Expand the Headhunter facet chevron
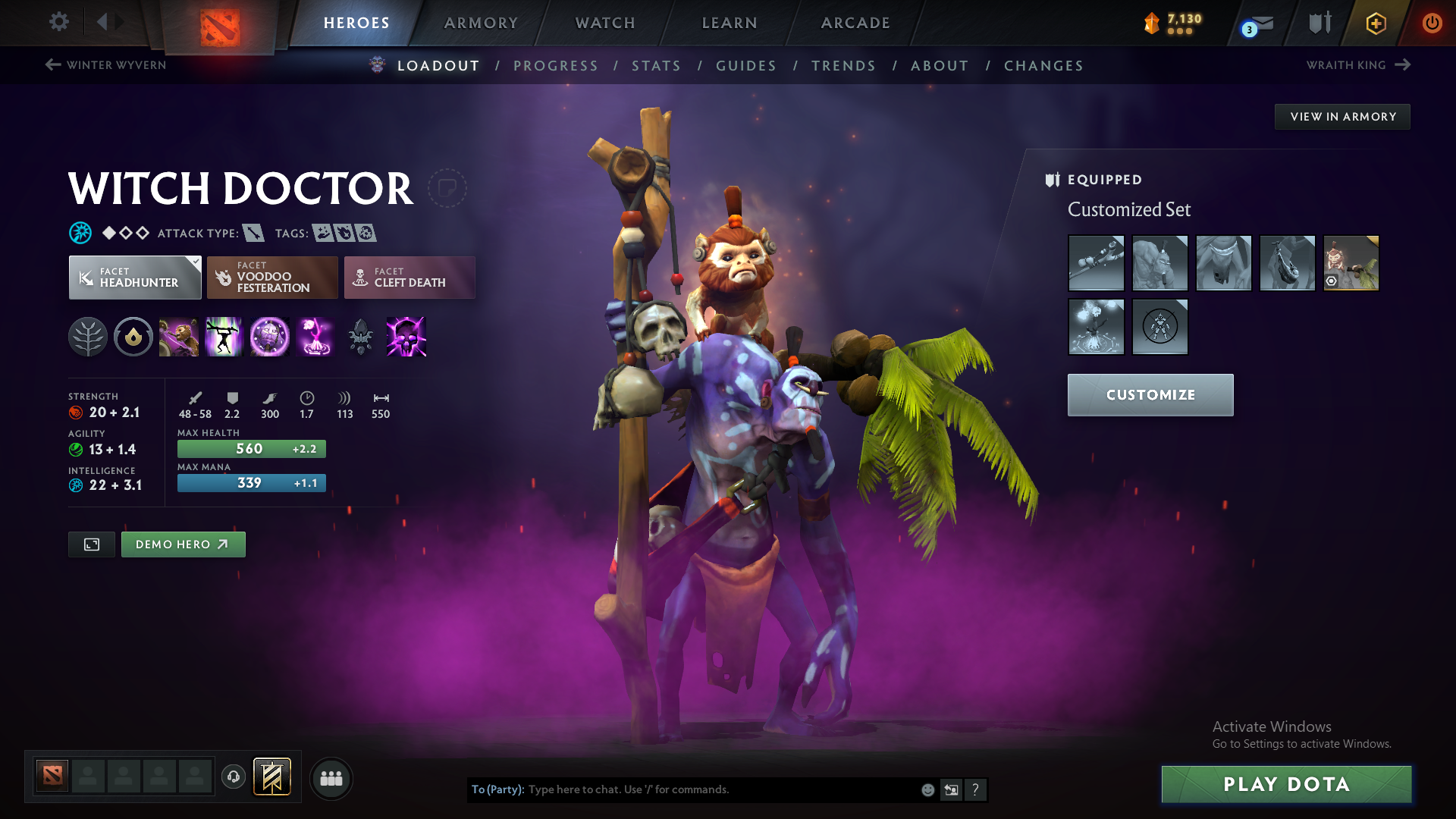 pyautogui.click(x=196, y=261)
